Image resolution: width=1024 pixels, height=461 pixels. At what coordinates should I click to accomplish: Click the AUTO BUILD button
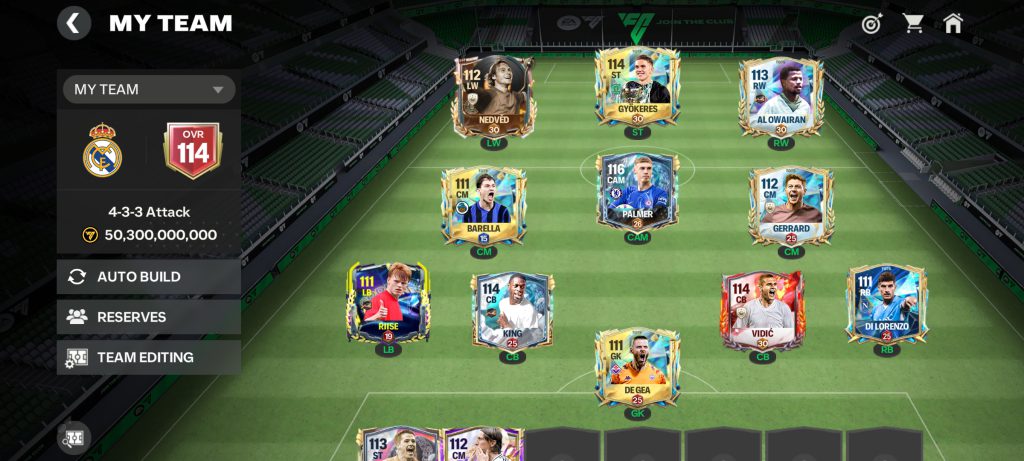click(x=149, y=277)
